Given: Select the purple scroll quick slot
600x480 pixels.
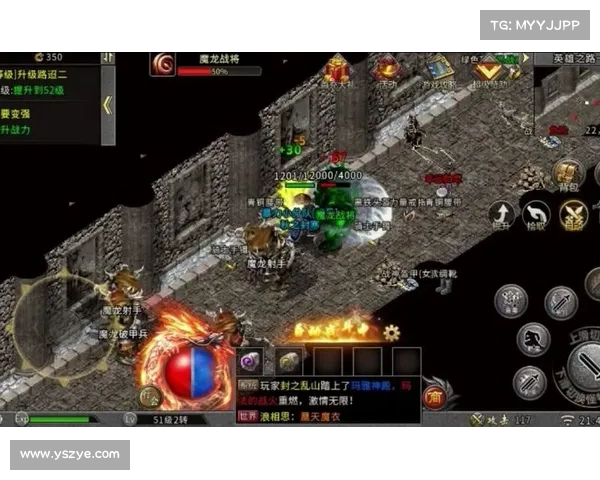Looking at the screenshot, I should tap(250, 360).
